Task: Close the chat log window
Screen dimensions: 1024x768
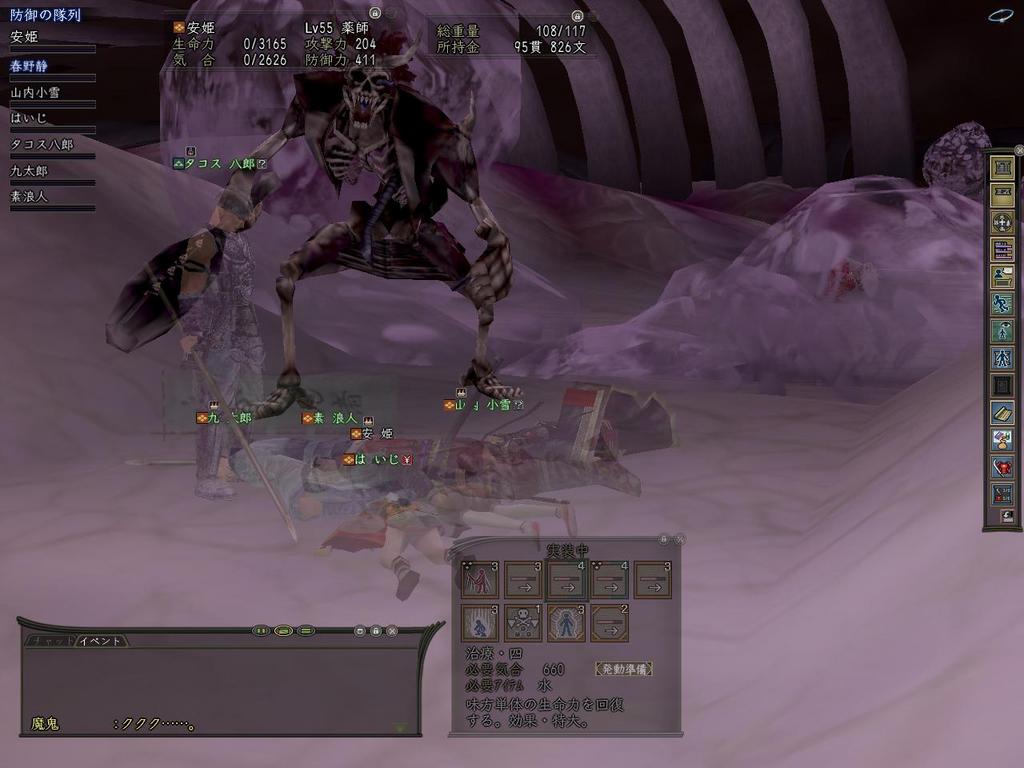Action: point(392,631)
